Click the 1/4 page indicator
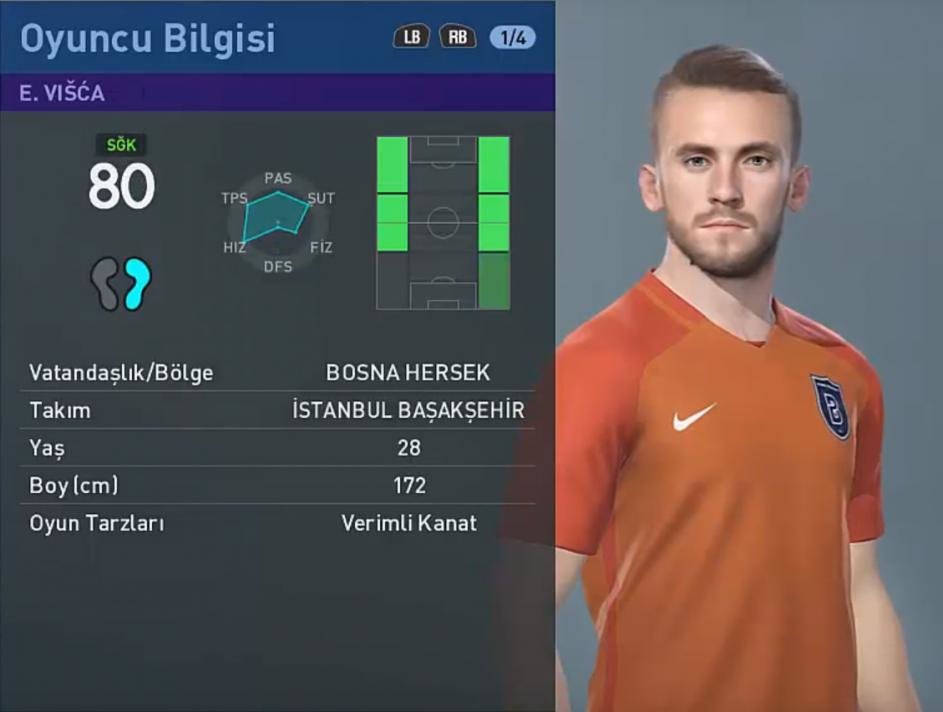Viewport: 943px width, 712px height. click(x=512, y=38)
